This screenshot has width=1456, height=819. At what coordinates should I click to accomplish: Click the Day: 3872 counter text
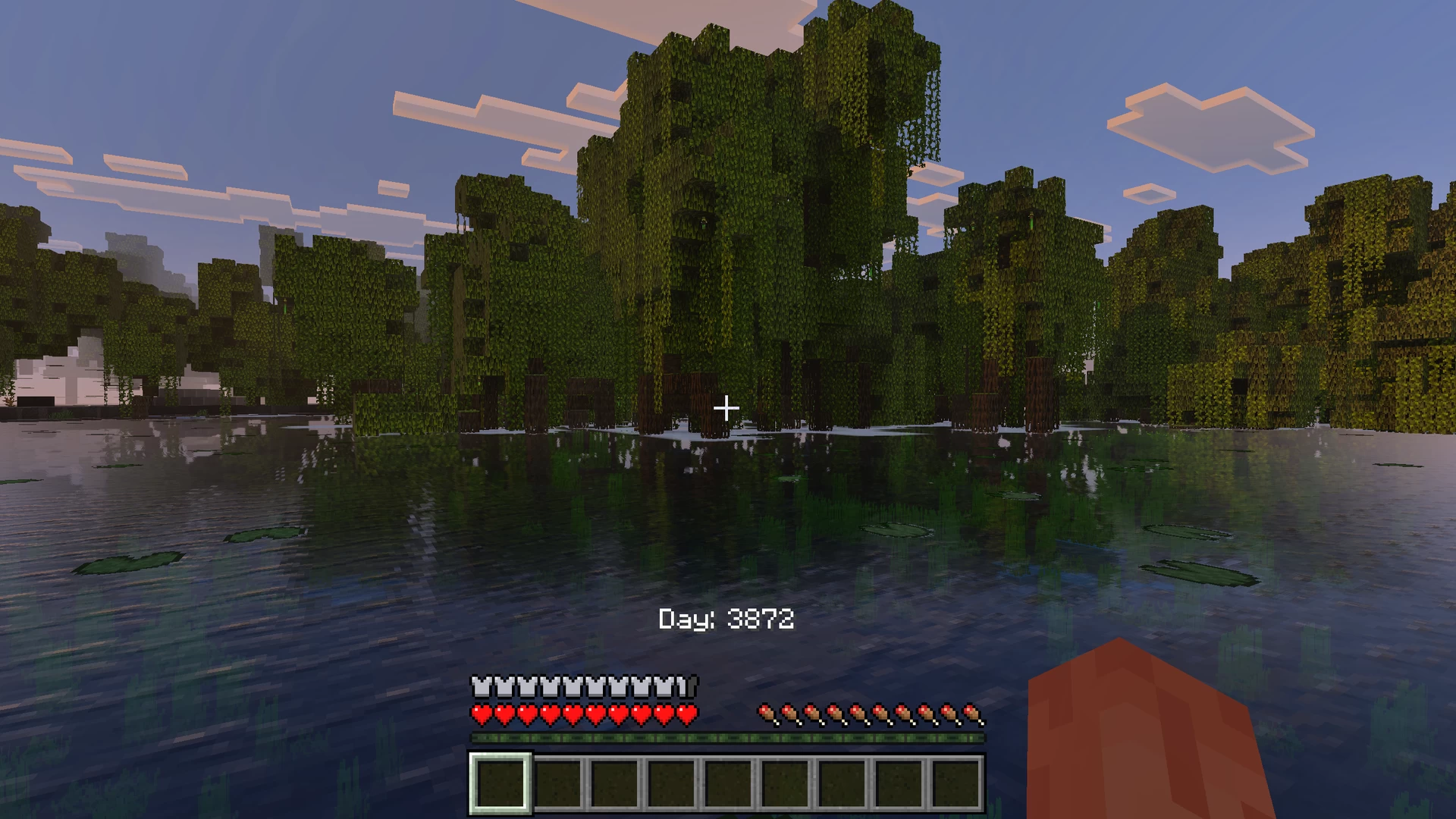[726, 620]
